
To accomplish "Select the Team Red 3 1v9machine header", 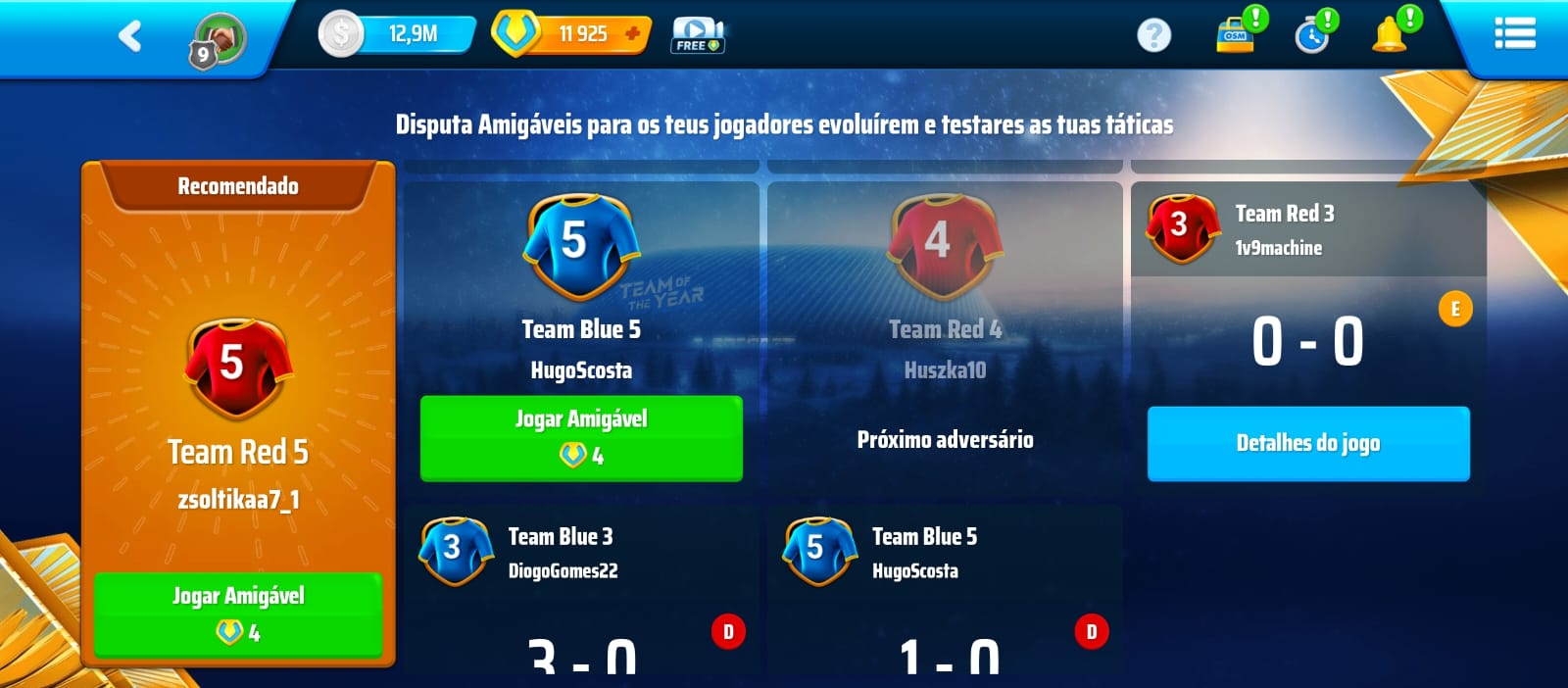I will coord(1307,229).
